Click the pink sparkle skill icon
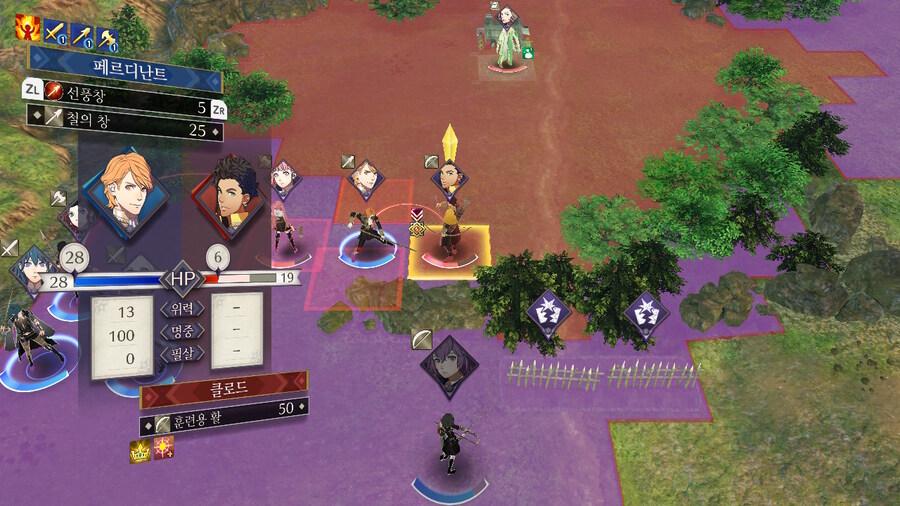This screenshot has width=900, height=506. [163, 448]
